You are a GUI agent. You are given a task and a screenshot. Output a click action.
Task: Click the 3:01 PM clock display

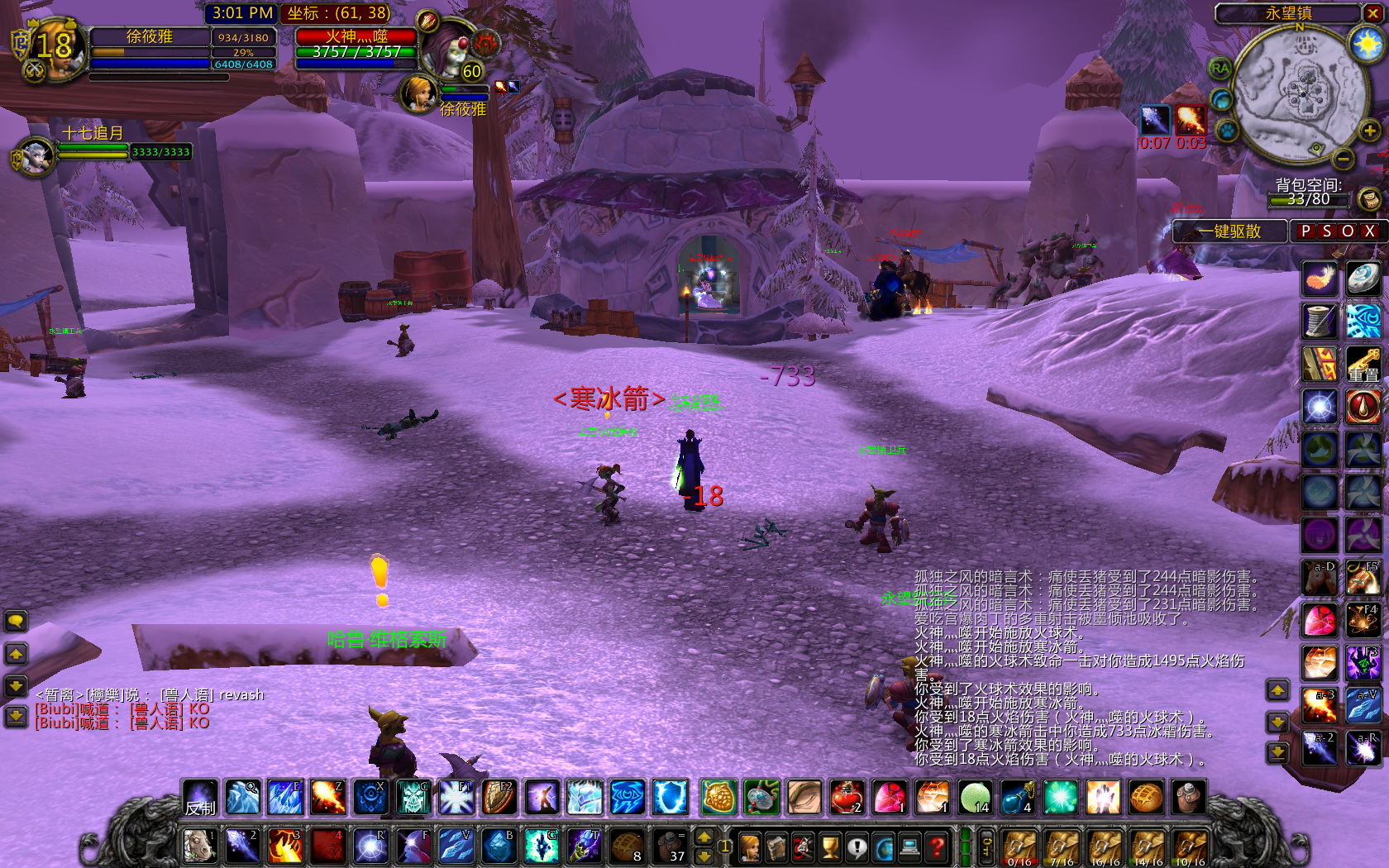click(241, 13)
